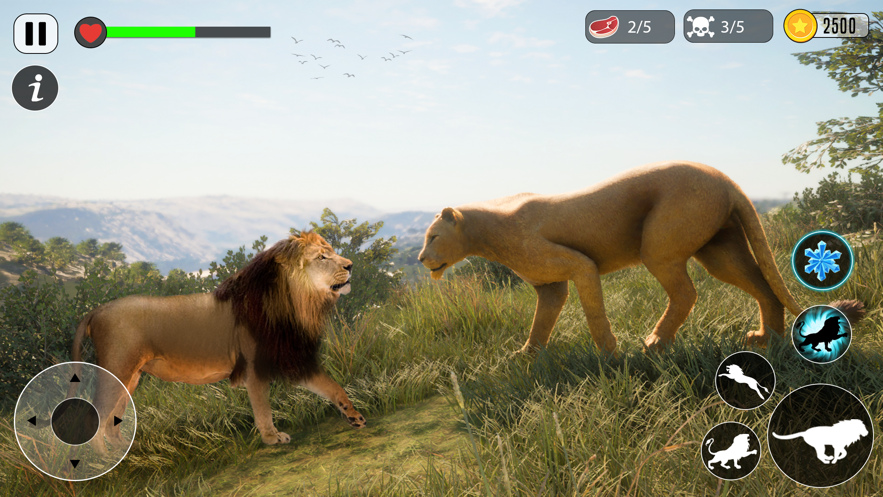The width and height of the screenshot is (883, 497).
Task: Open the info button
Action: click(x=35, y=88)
